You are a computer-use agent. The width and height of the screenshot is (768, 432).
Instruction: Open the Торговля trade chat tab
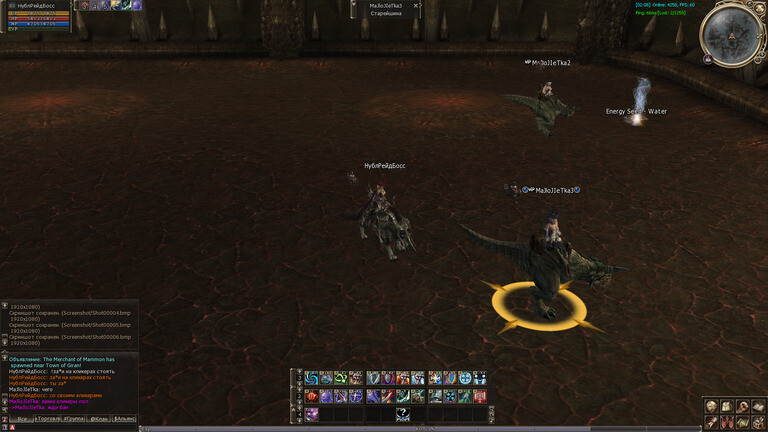pos(49,418)
